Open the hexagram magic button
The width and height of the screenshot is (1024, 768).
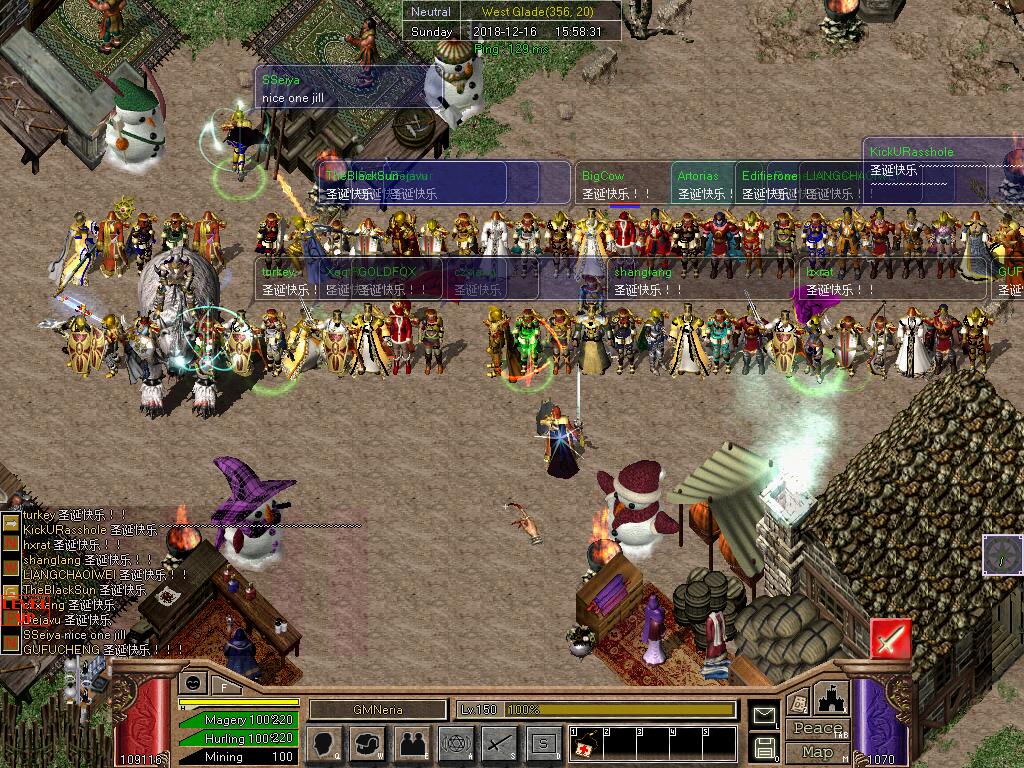tap(456, 743)
